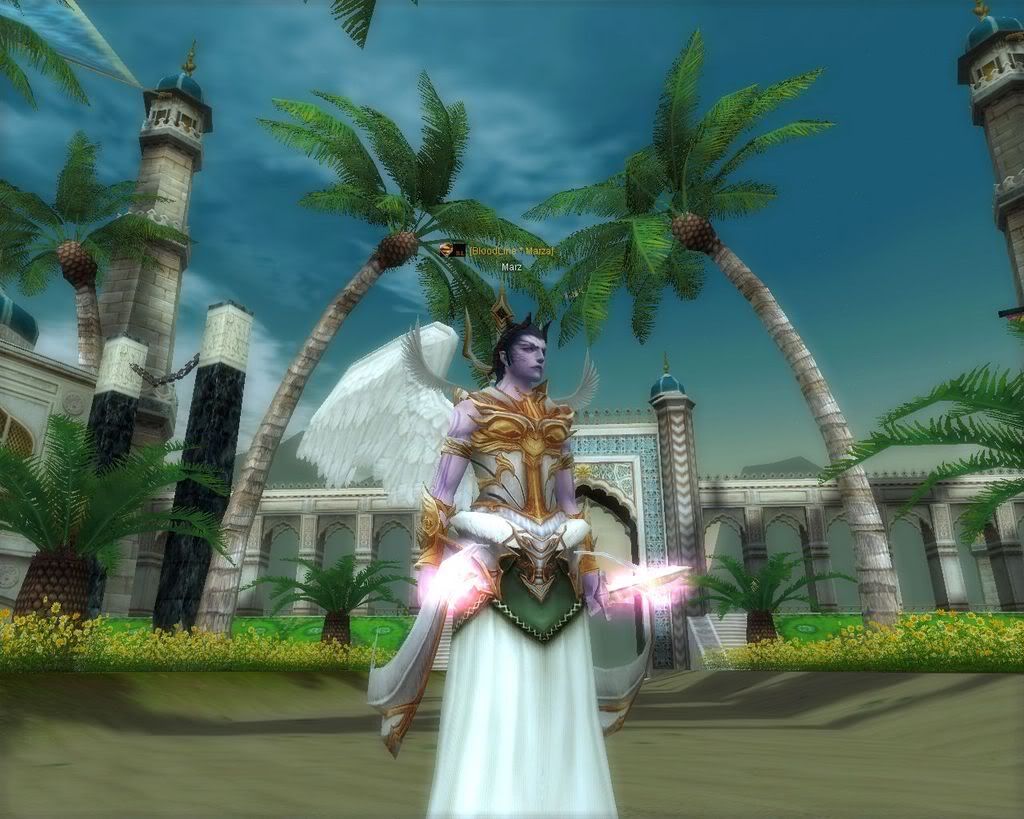Select the Marz player name label

[511, 268]
